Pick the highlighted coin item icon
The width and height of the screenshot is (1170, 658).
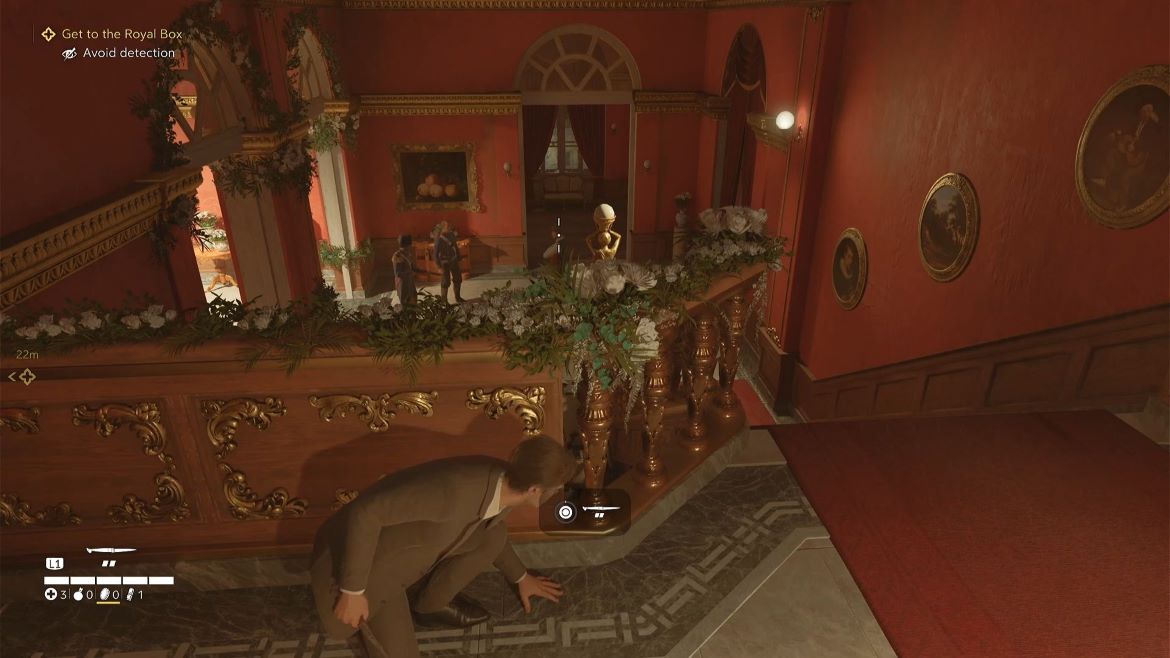coord(103,595)
